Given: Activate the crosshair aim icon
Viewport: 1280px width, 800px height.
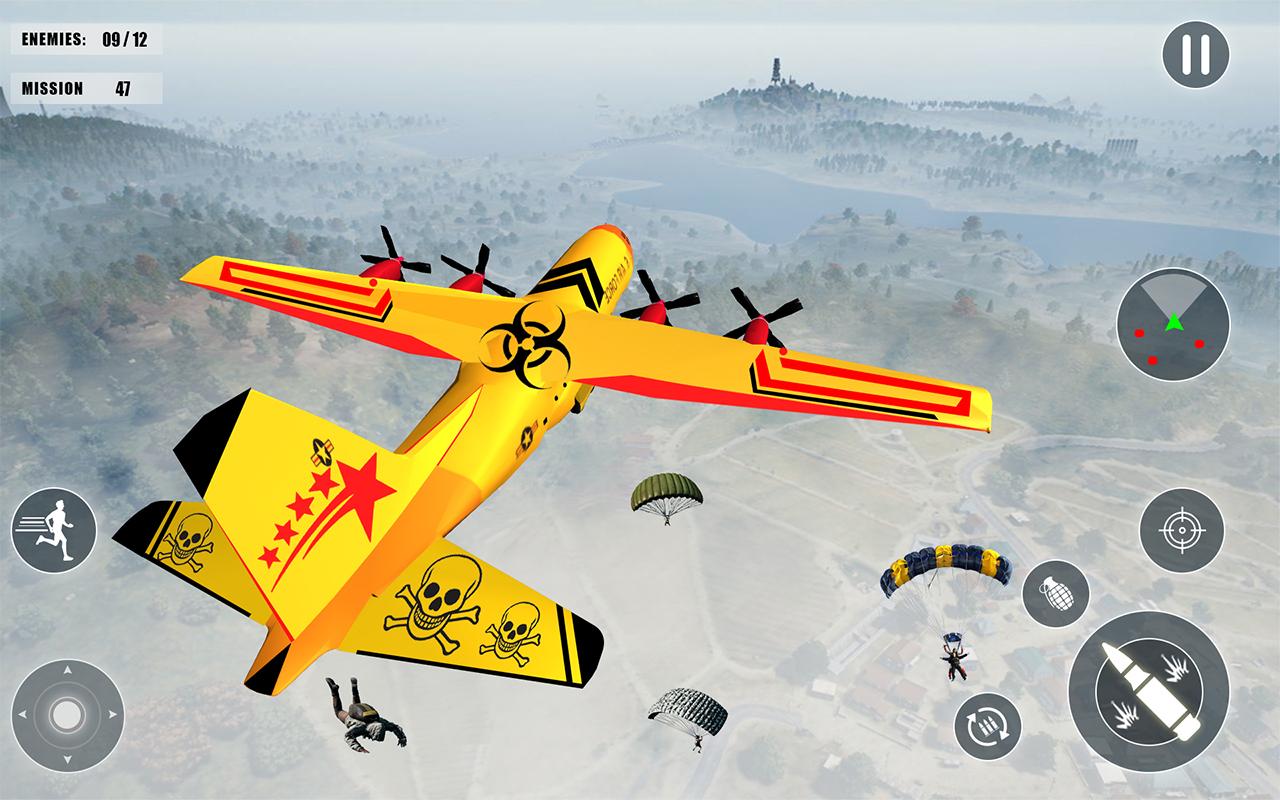Looking at the screenshot, I should tap(1183, 530).
